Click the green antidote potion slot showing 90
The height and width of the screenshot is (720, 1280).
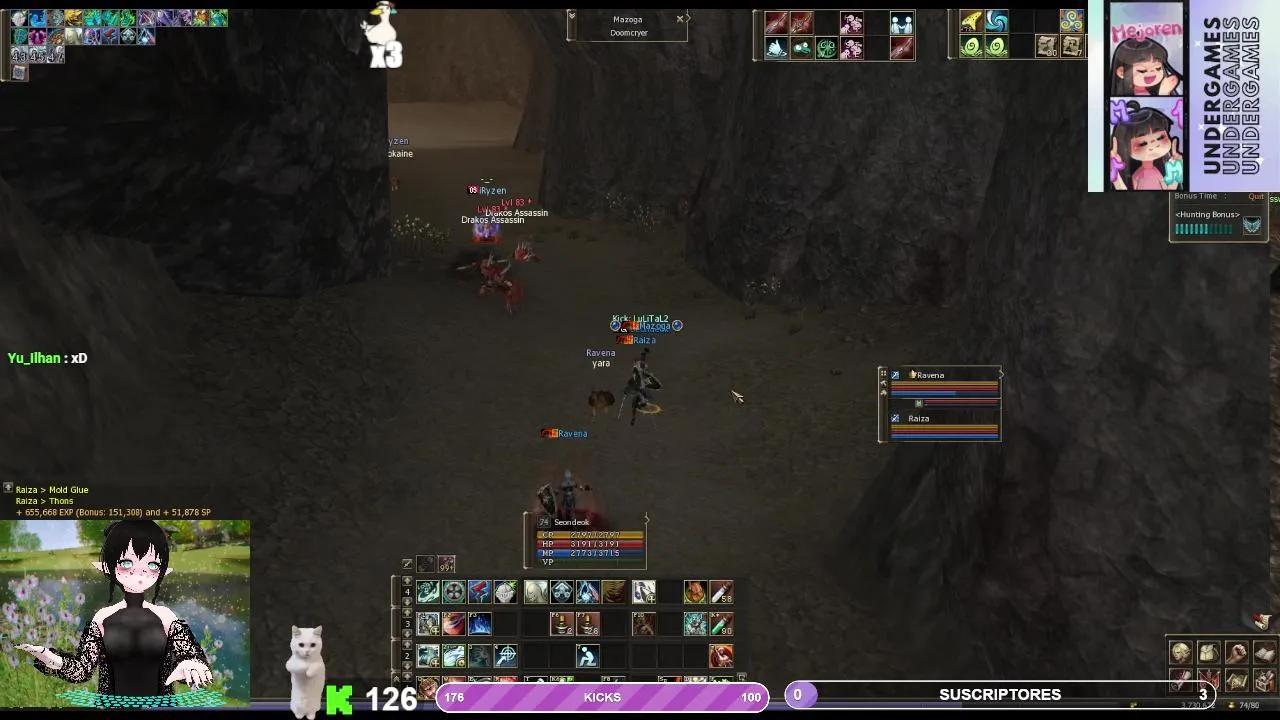(721, 625)
